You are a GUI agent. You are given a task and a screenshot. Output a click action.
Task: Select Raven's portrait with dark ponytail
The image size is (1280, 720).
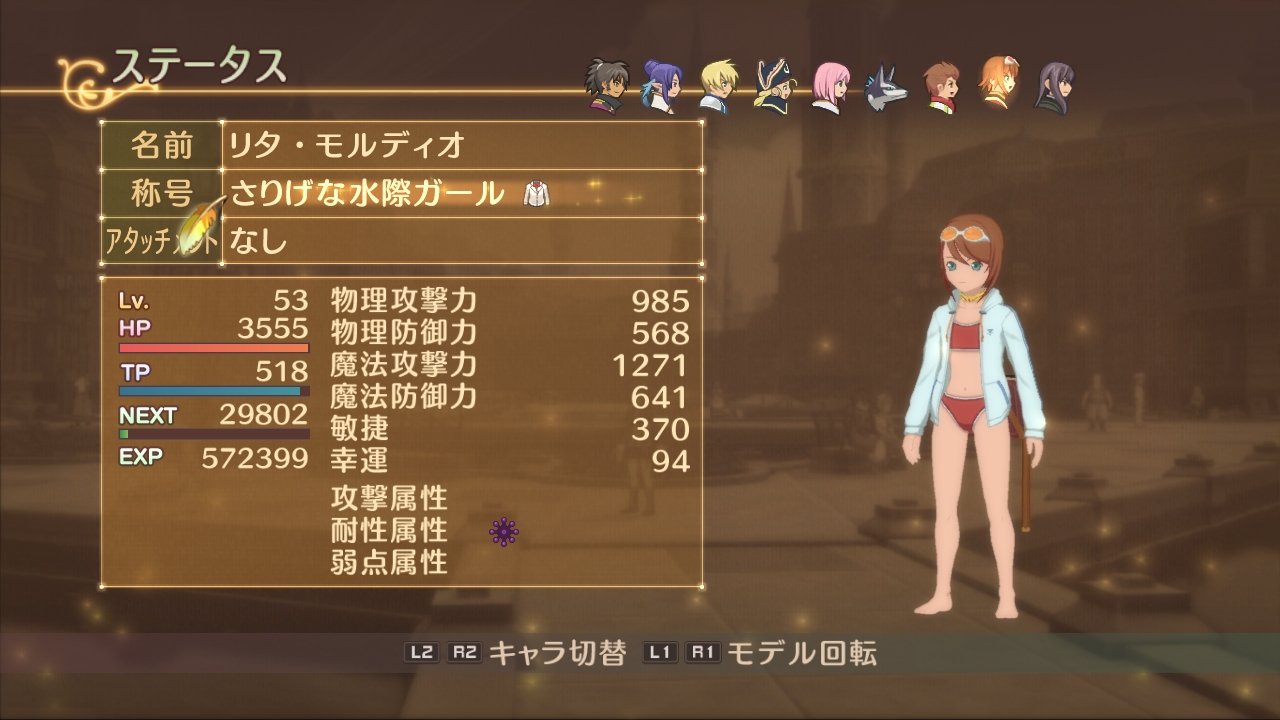click(606, 89)
